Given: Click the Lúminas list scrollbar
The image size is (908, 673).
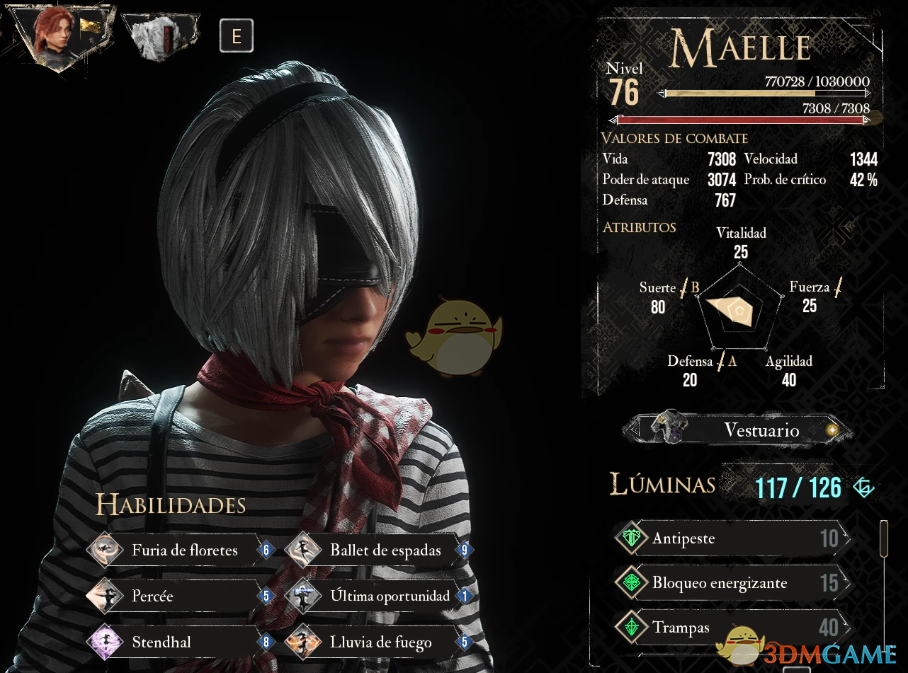Looking at the screenshot, I should click(x=884, y=538).
